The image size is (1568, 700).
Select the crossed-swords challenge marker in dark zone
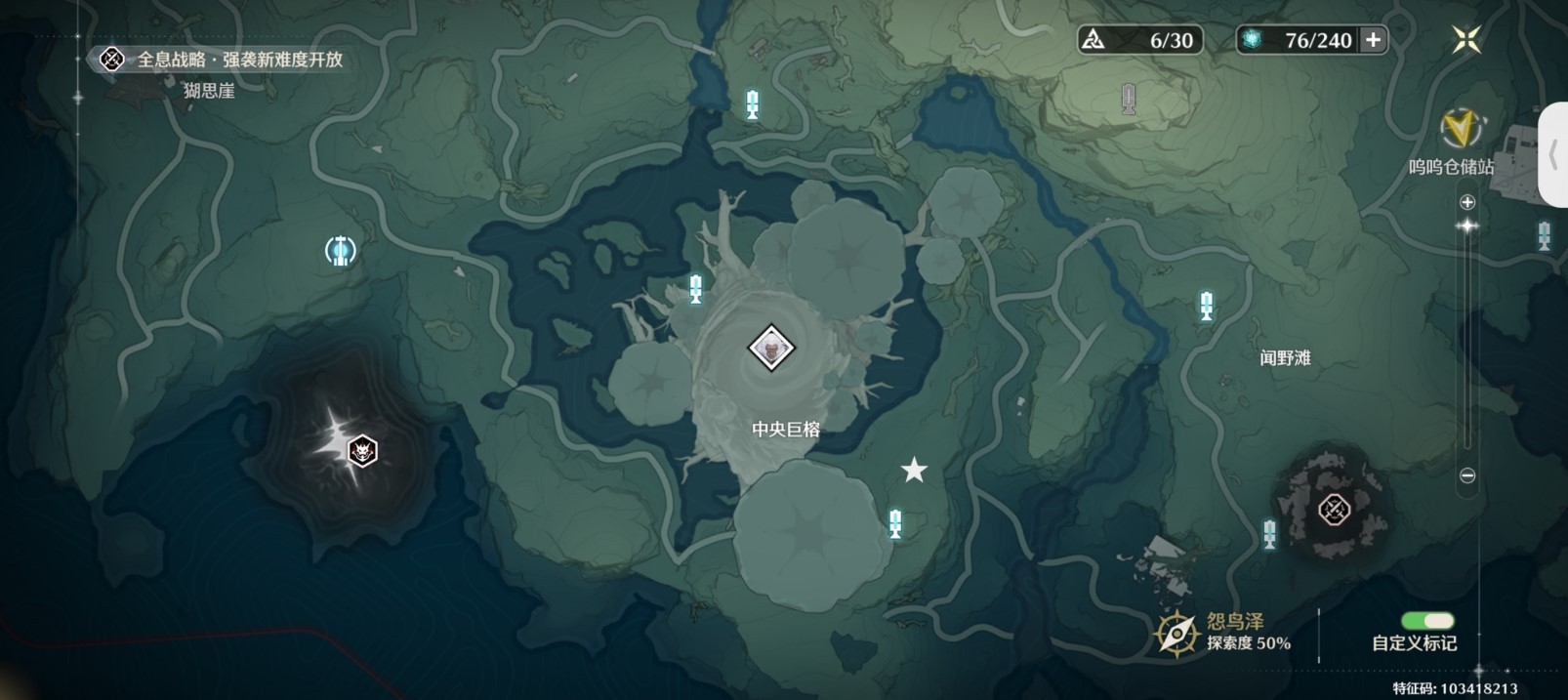(1334, 509)
